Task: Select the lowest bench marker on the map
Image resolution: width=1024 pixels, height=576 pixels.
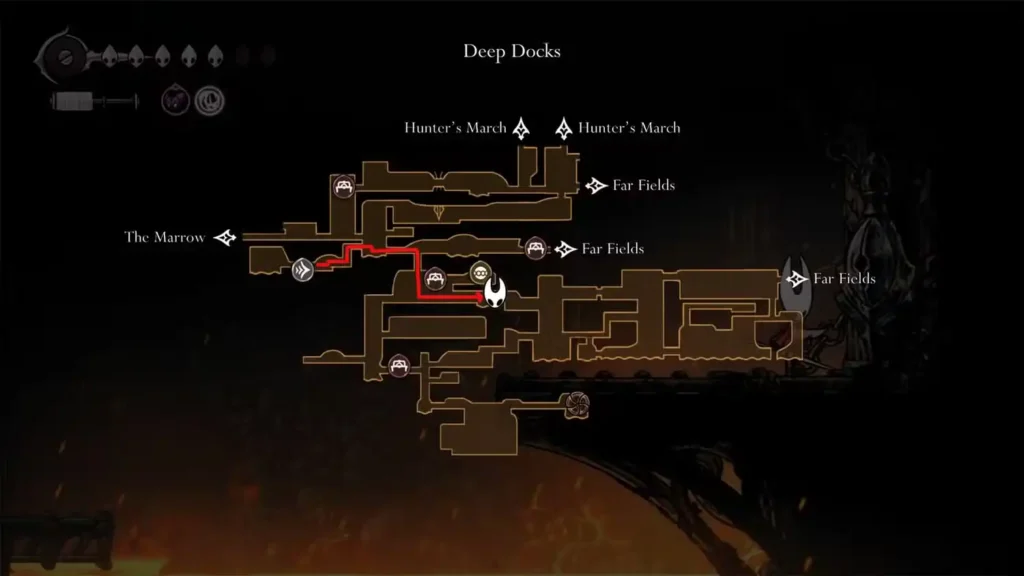Action: pos(400,366)
